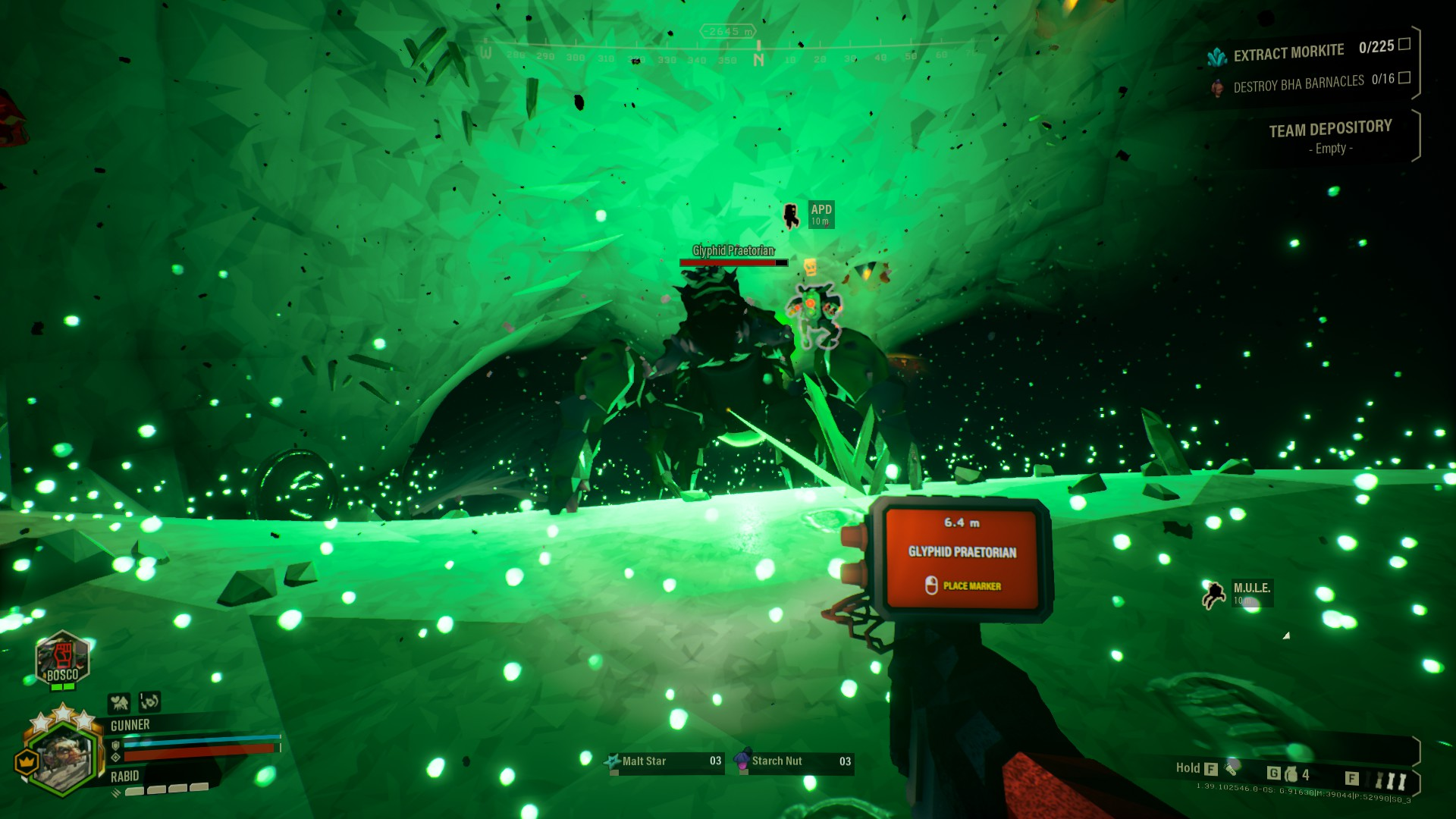1456x819 pixels.
Task: Select the Gunner character portrait
Action: [x=64, y=755]
